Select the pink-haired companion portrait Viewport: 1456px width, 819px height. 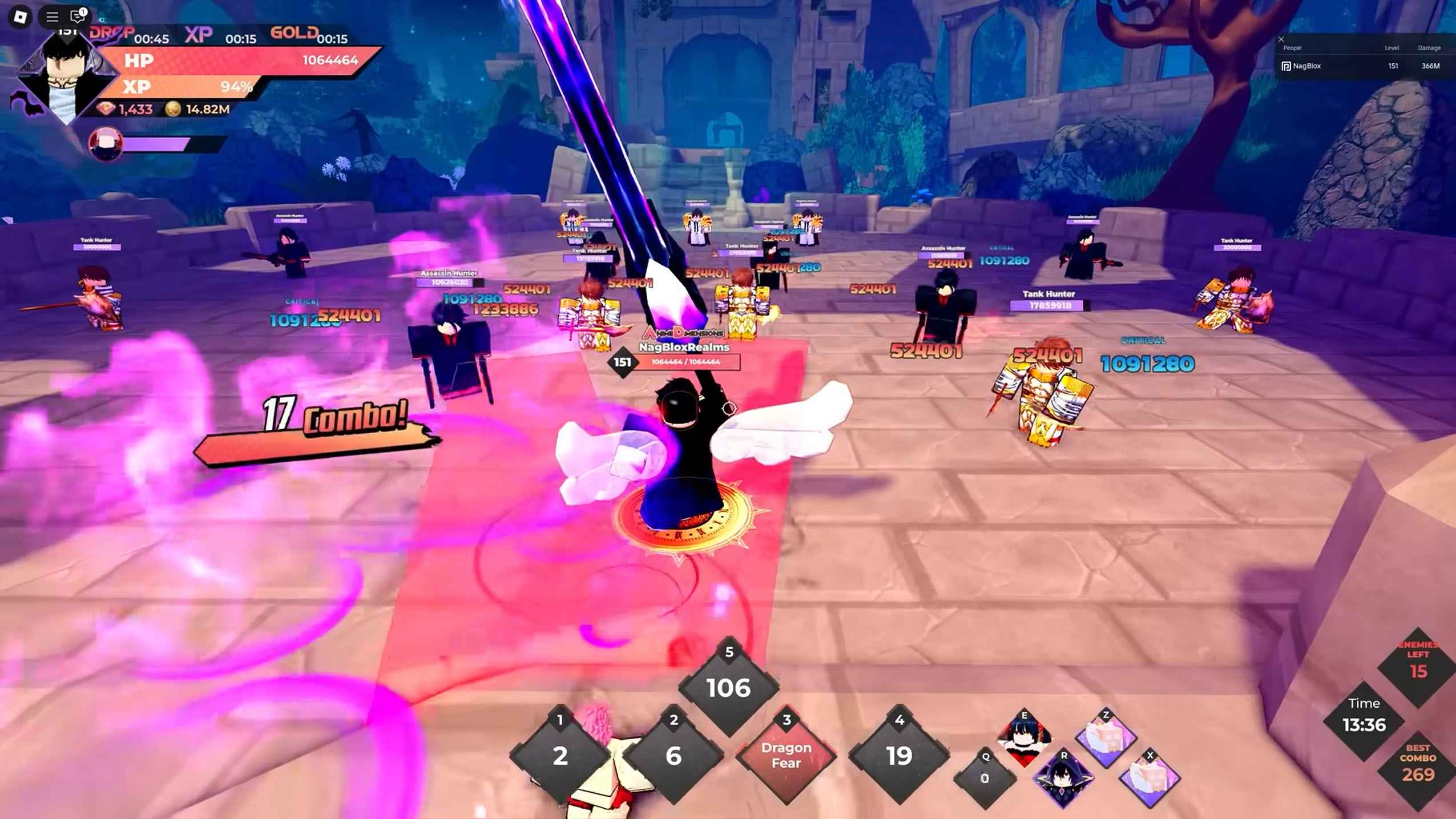(106, 144)
